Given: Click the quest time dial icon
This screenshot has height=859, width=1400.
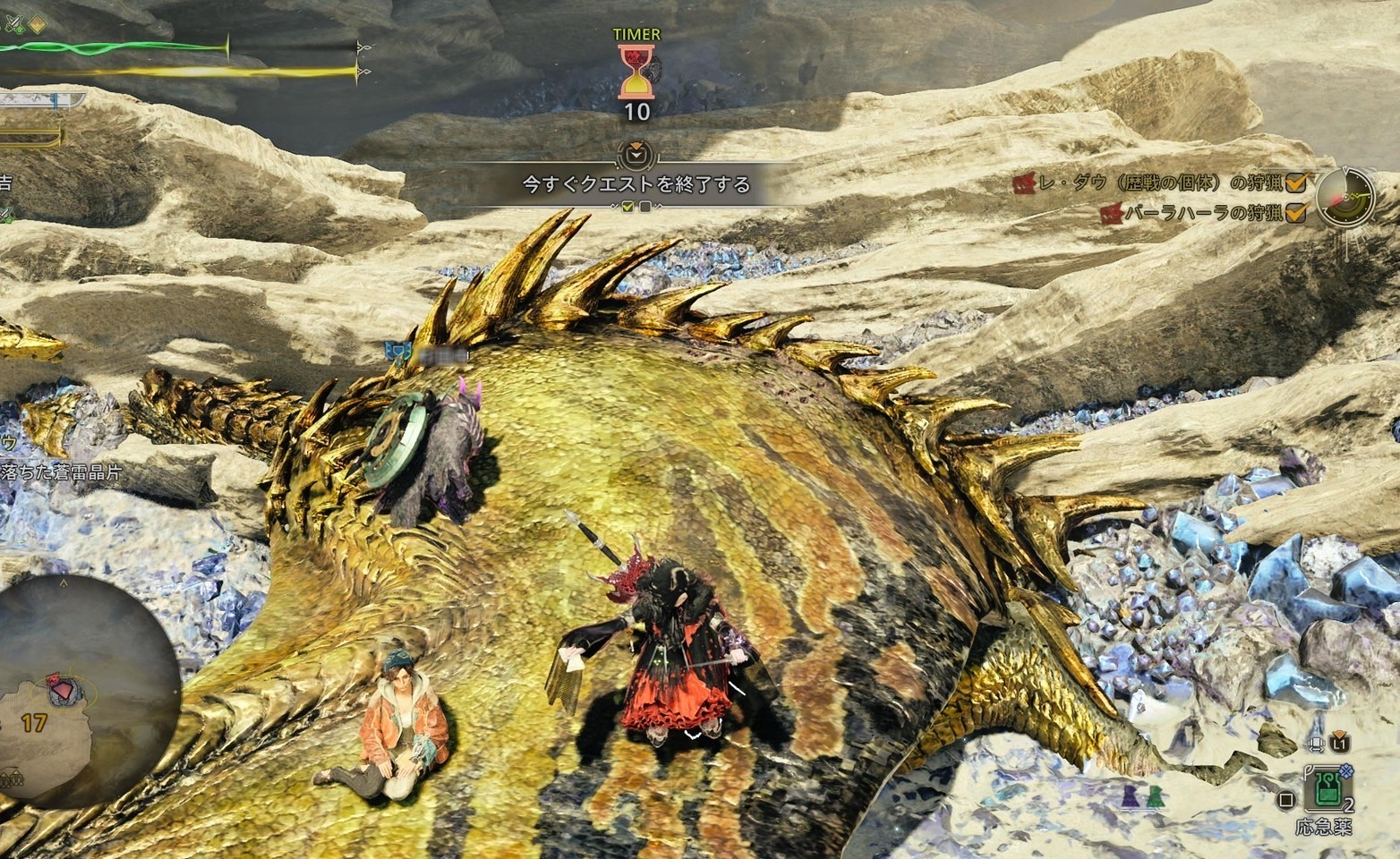Looking at the screenshot, I should [x=1346, y=196].
